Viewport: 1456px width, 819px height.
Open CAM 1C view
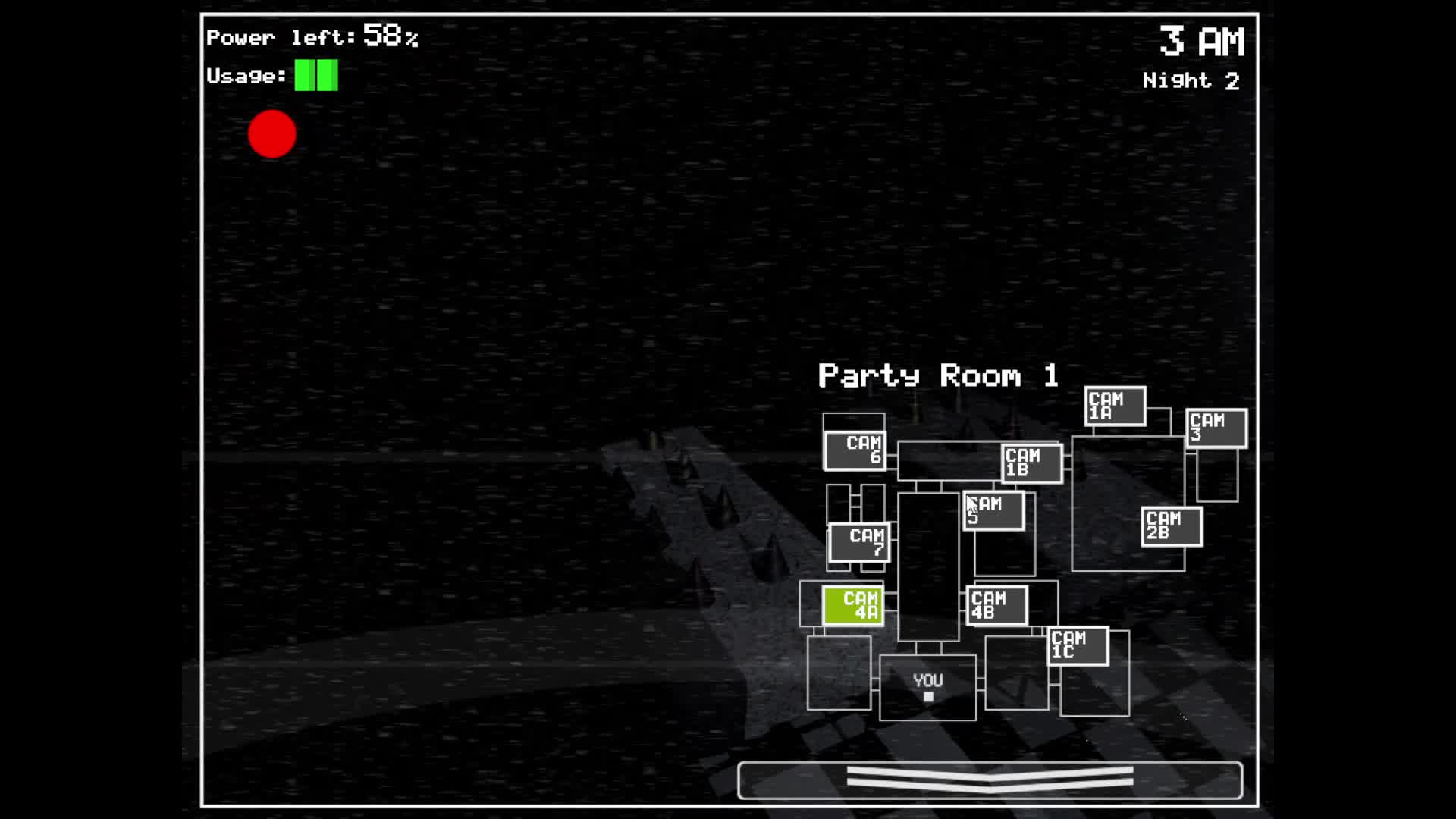click(1078, 645)
